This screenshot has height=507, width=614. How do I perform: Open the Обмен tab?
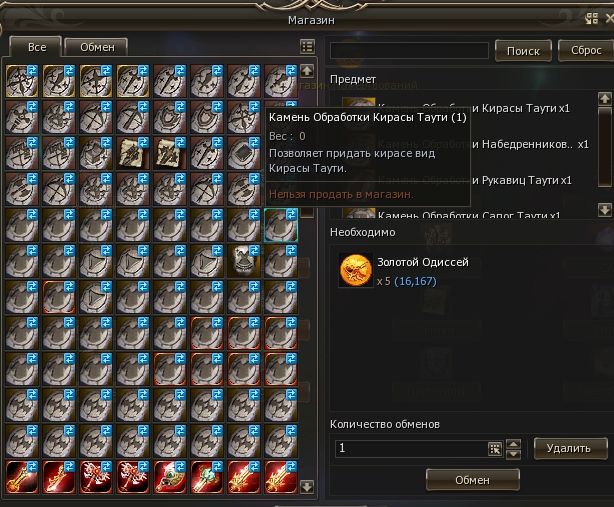pos(96,46)
